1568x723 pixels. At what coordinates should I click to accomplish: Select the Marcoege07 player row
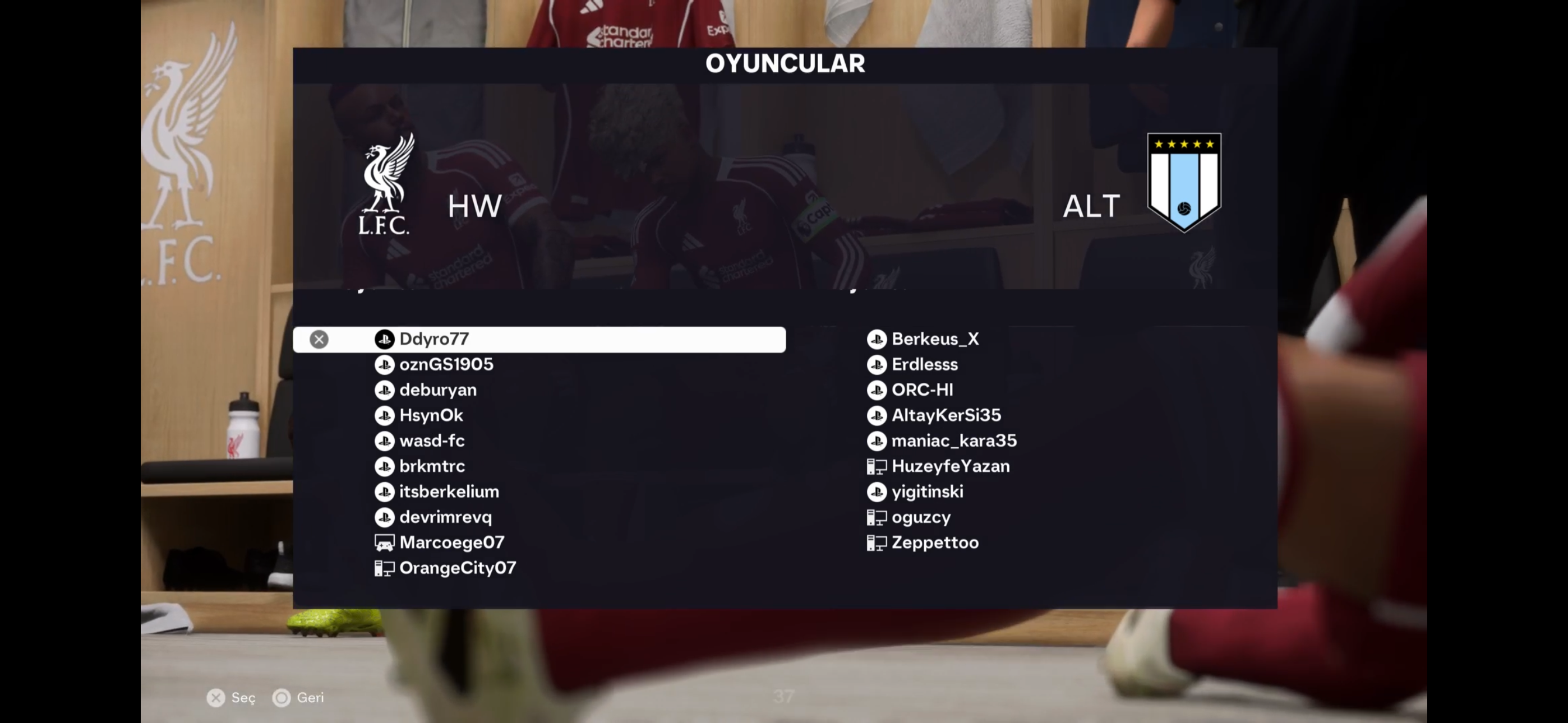point(451,543)
